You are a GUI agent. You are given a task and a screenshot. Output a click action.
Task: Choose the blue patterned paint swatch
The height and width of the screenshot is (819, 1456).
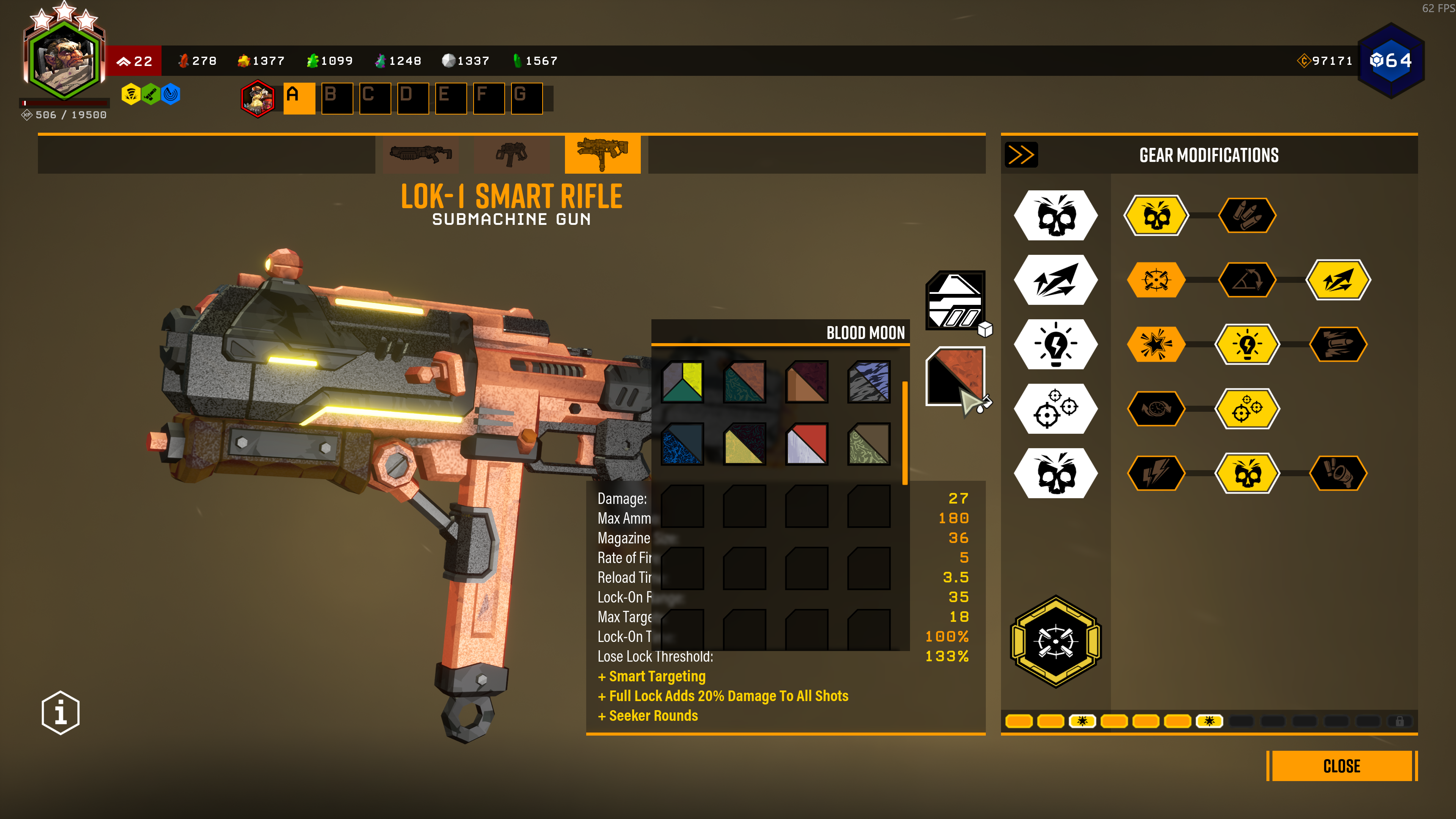[x=682, y=444]
